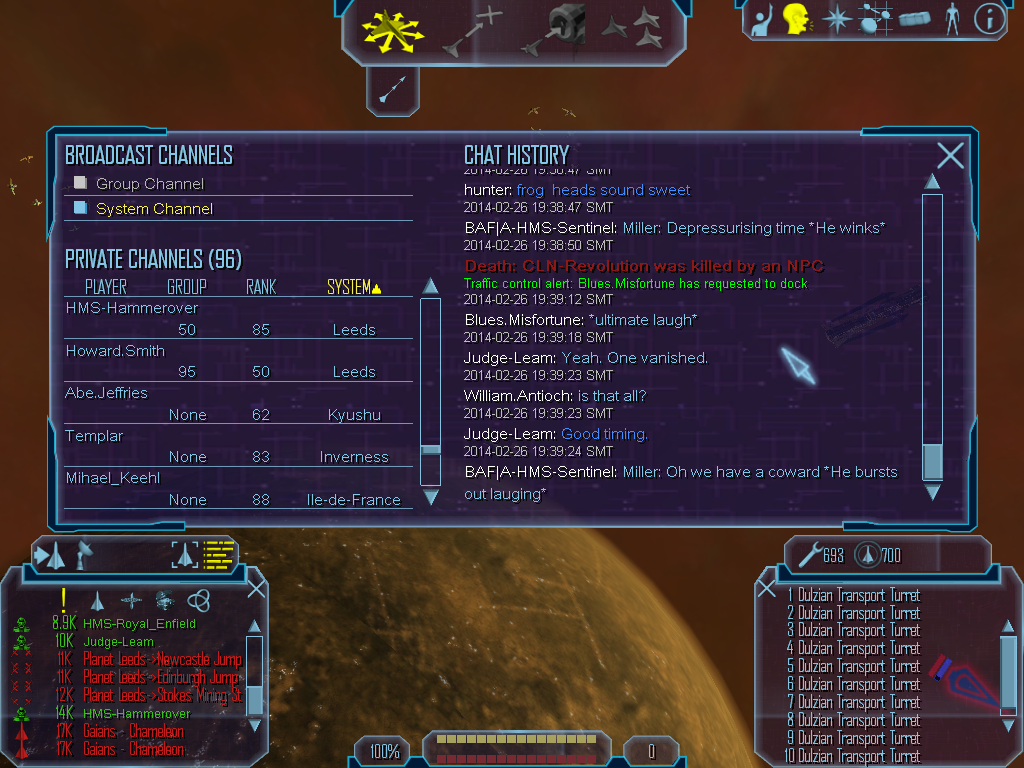The height and width of the screenshot is (768, 1024).
Task: Activate the join formation icon
Action: pyautogui.click(x=633, y=28)
